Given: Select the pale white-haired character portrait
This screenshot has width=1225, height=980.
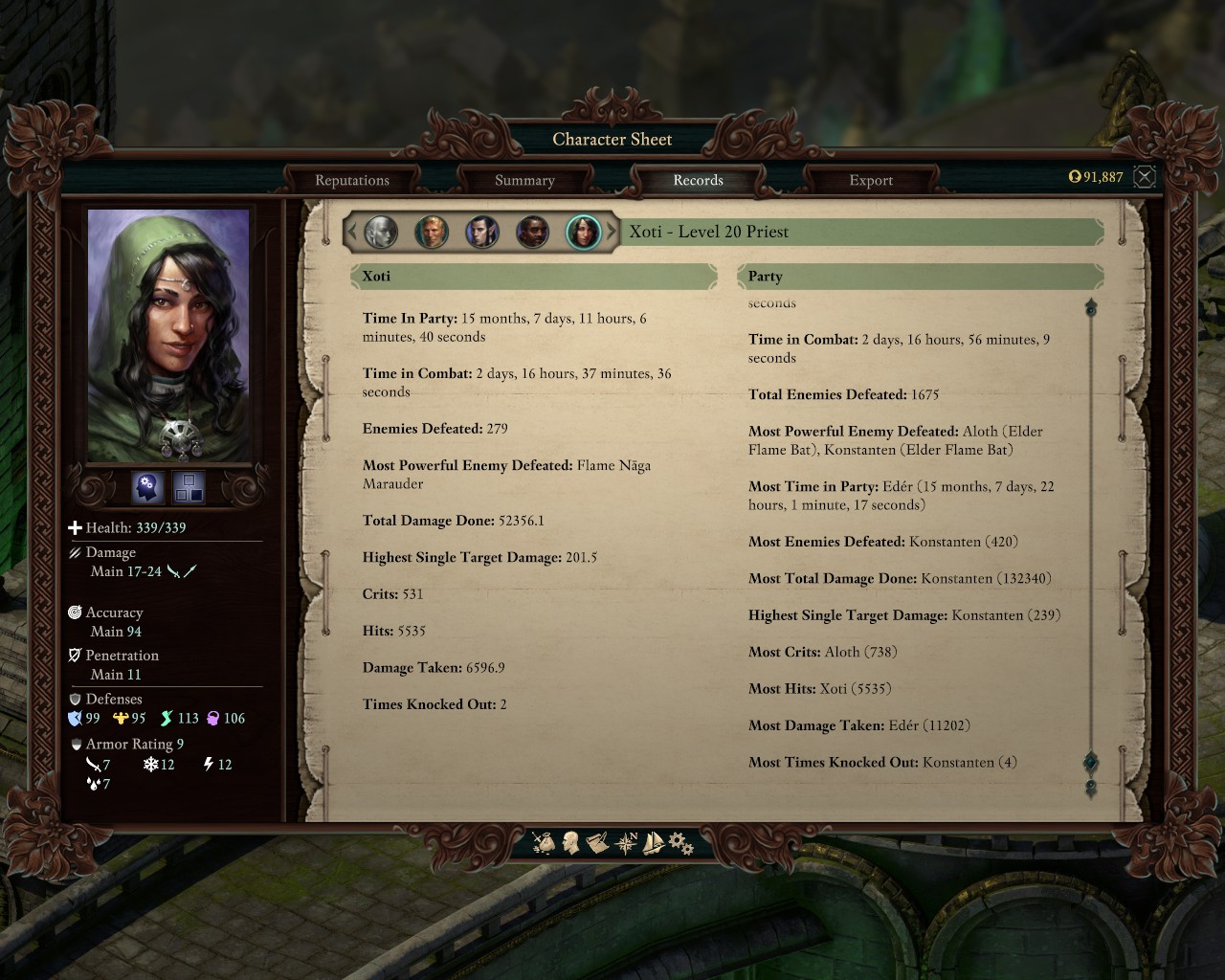Looking at the screenshot, I should click(381, 232).
